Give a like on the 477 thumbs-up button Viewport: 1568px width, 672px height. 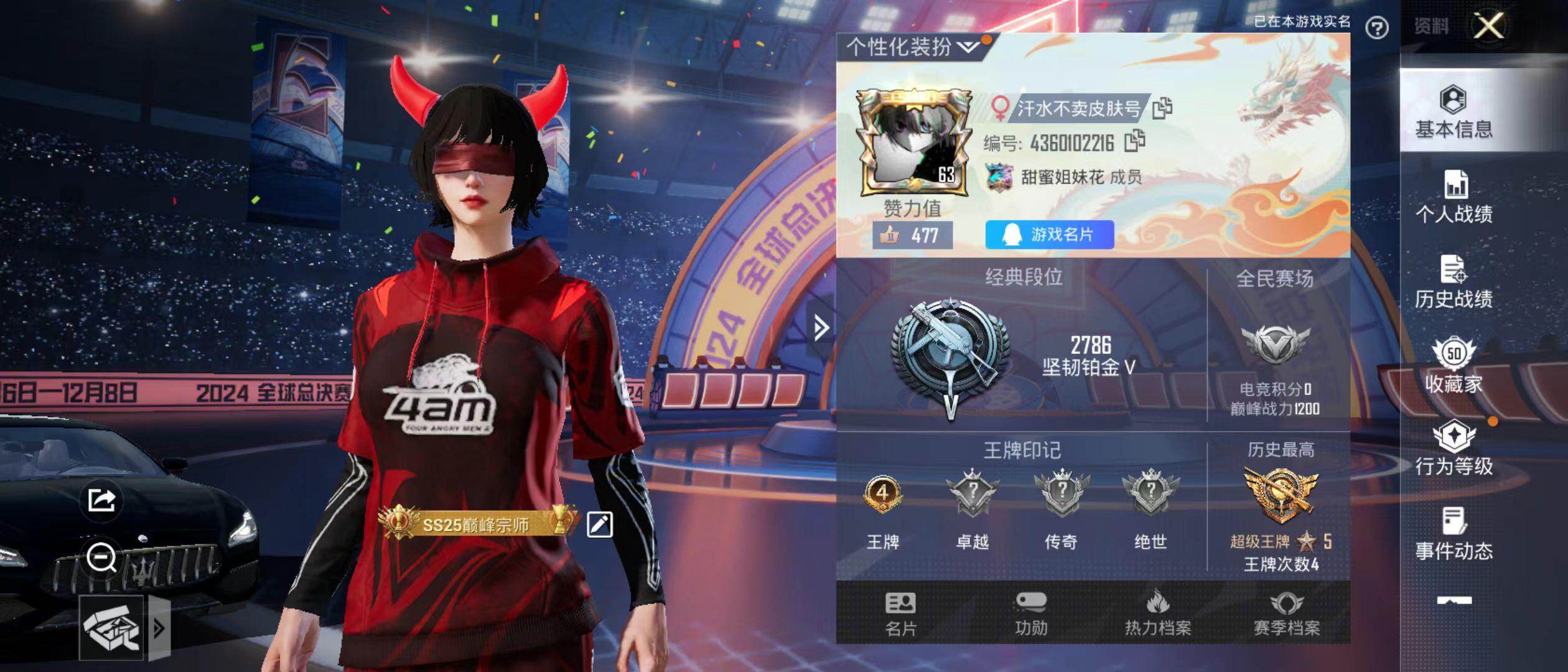click(912, 235)
